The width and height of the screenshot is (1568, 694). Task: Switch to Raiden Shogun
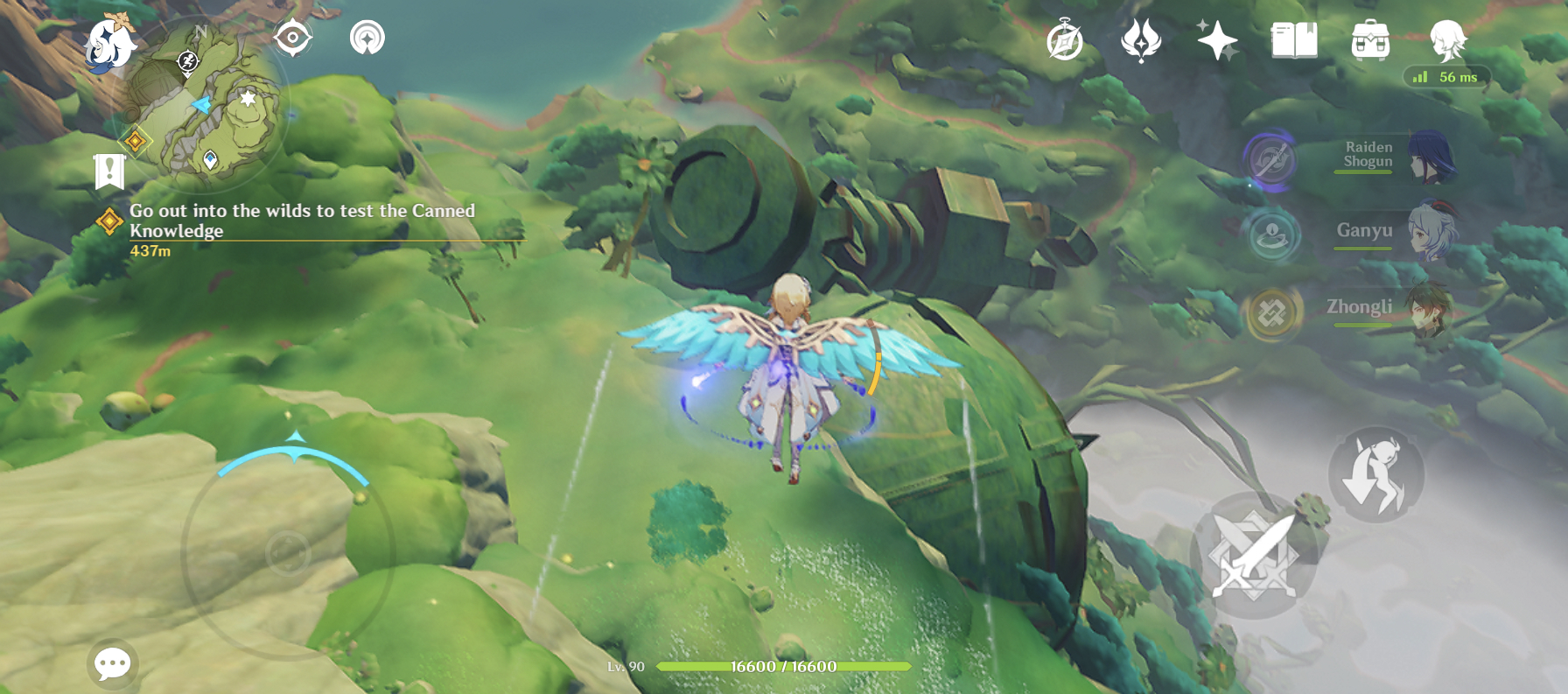click(x=1393, y=156)
